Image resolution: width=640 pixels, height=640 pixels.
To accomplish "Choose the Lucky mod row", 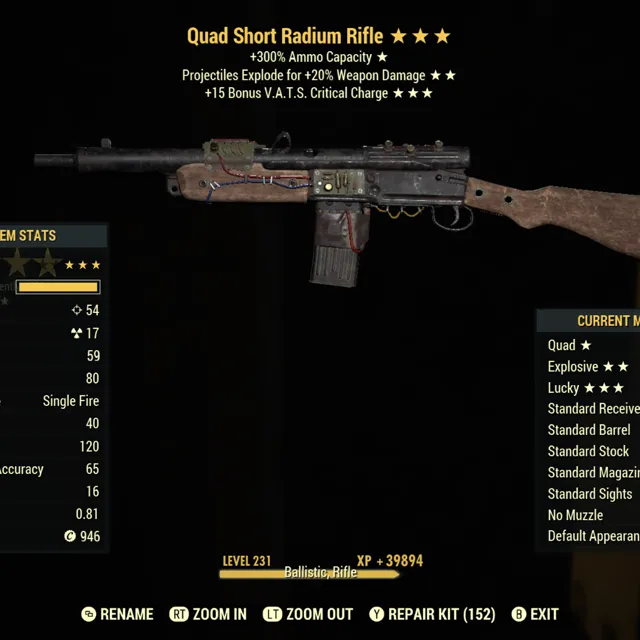I will point(586,388).
